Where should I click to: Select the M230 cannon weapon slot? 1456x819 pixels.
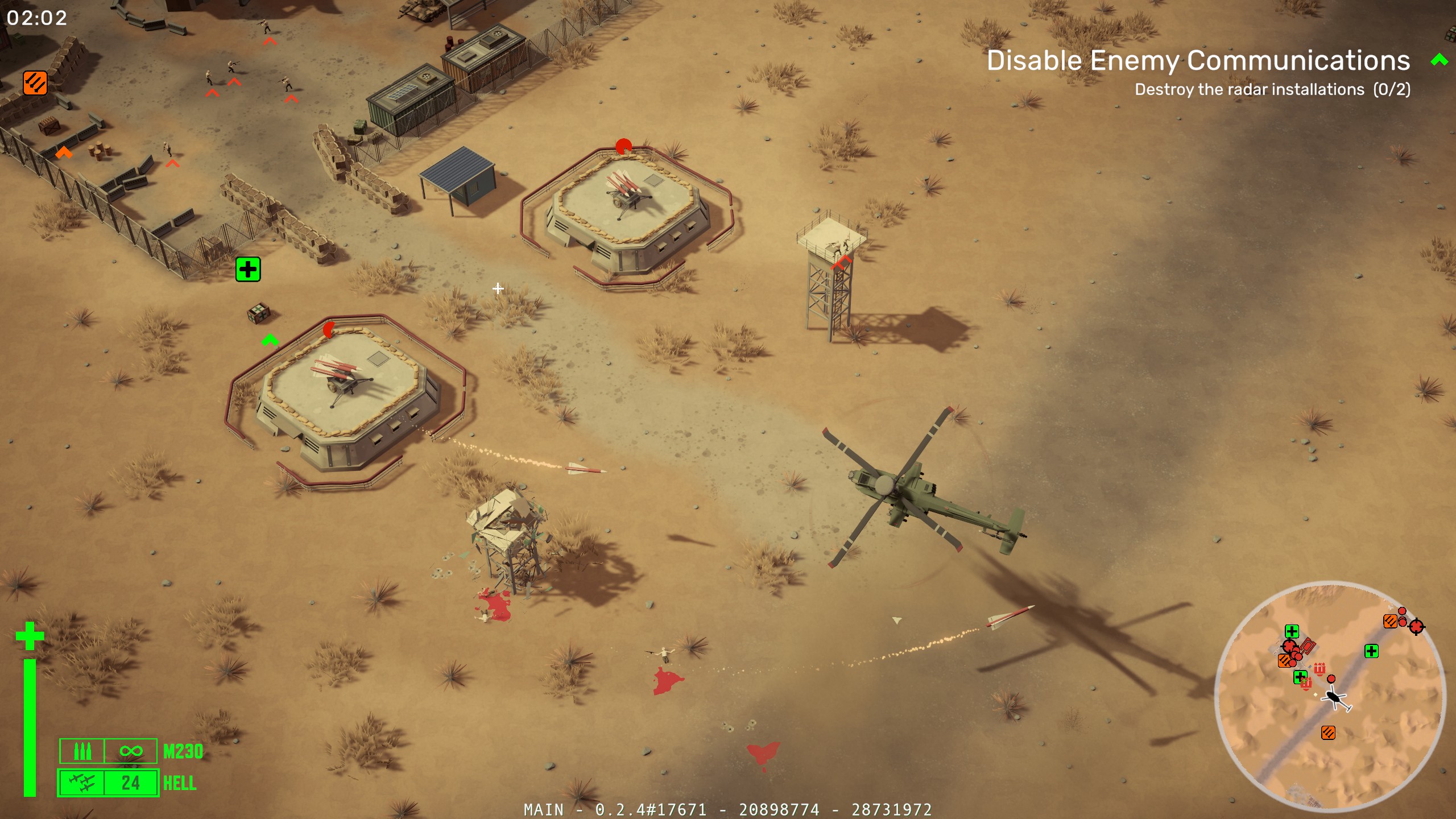pos(108,751)
